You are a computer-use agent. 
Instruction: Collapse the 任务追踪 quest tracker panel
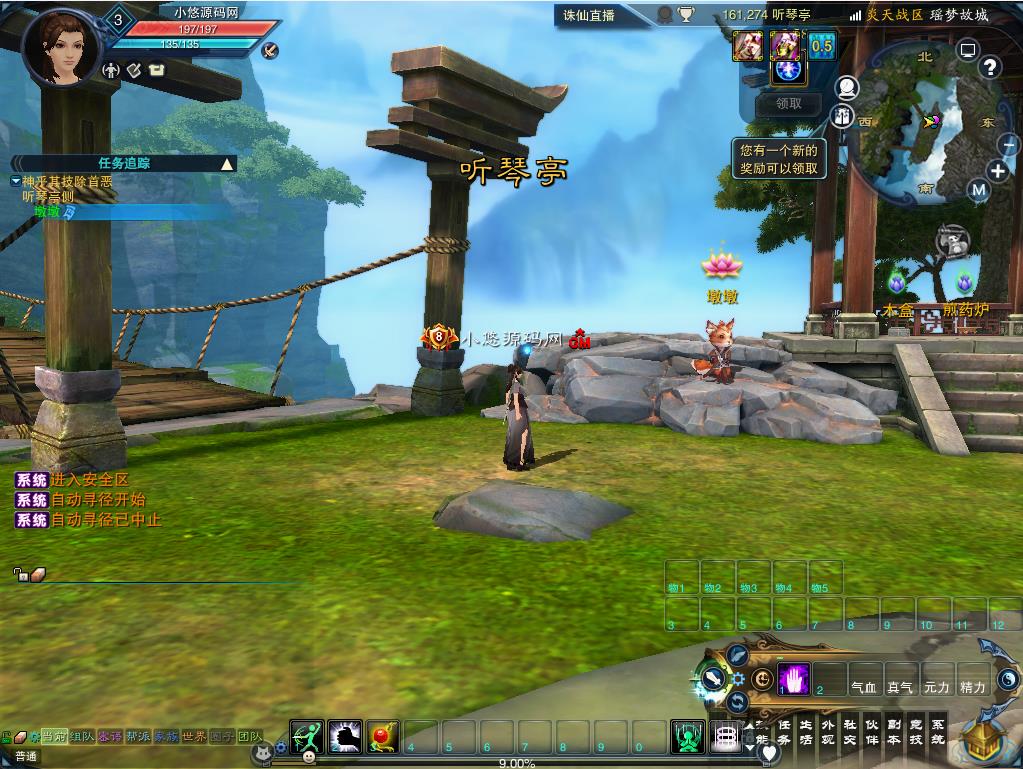227,164
